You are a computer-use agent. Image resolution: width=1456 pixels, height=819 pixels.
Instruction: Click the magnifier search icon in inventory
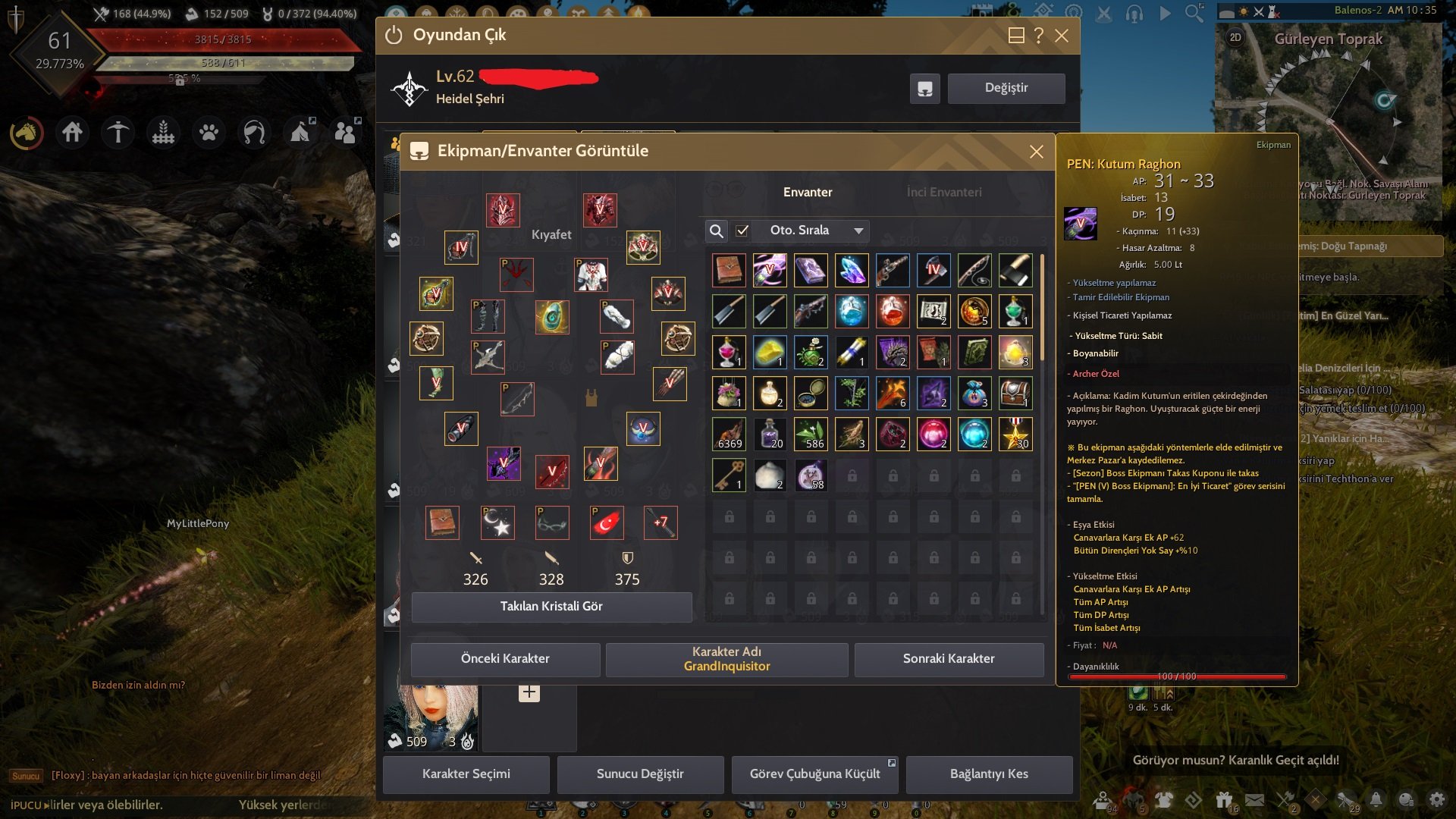[716, 231]
